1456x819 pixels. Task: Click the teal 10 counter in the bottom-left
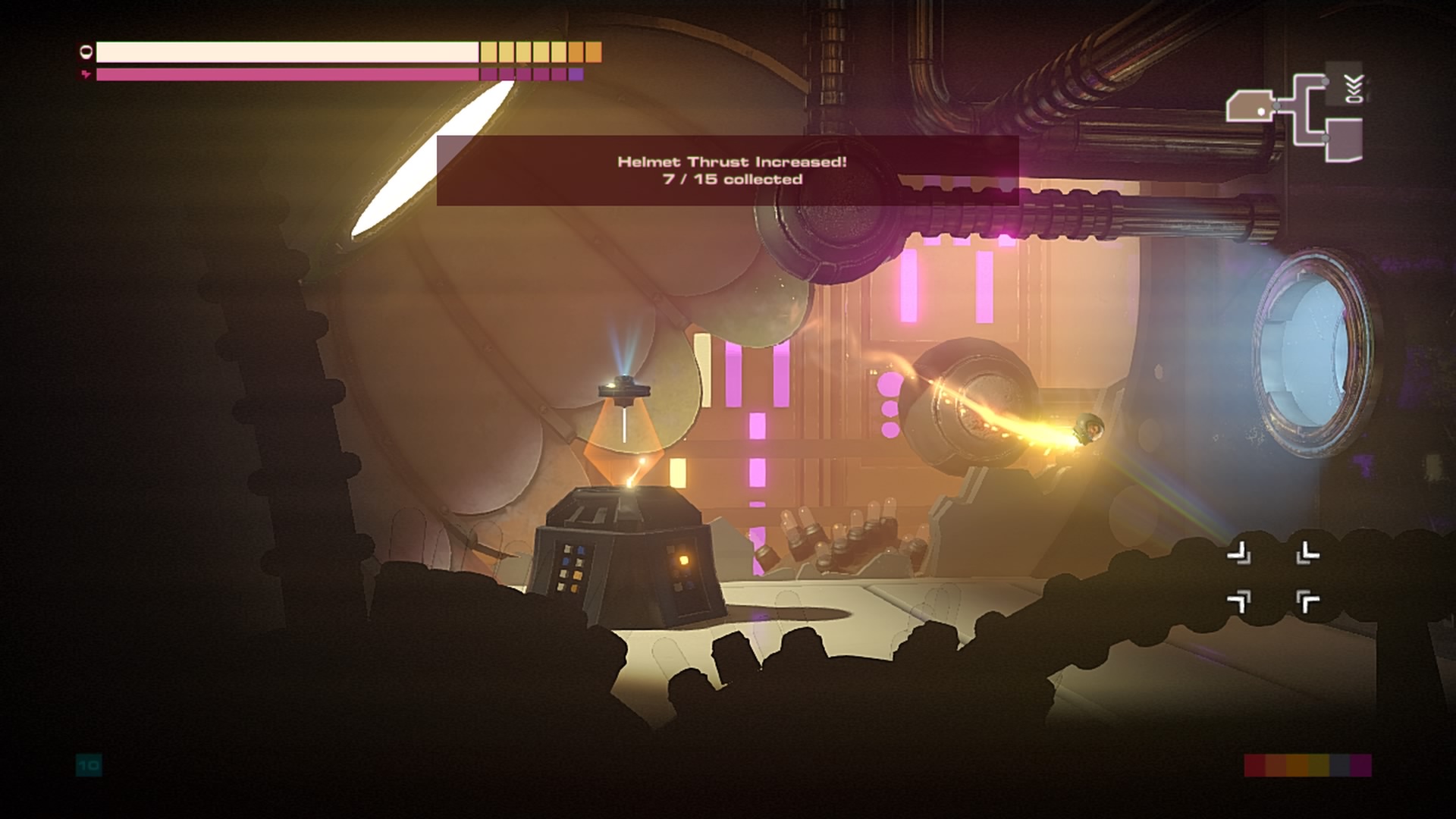pos(88,766)
